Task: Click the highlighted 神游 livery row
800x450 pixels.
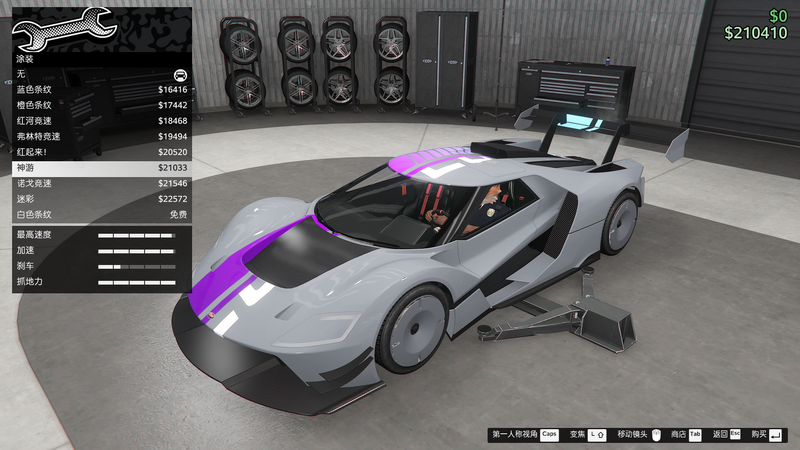Action: pyautogui.click(x=100, y=168)
